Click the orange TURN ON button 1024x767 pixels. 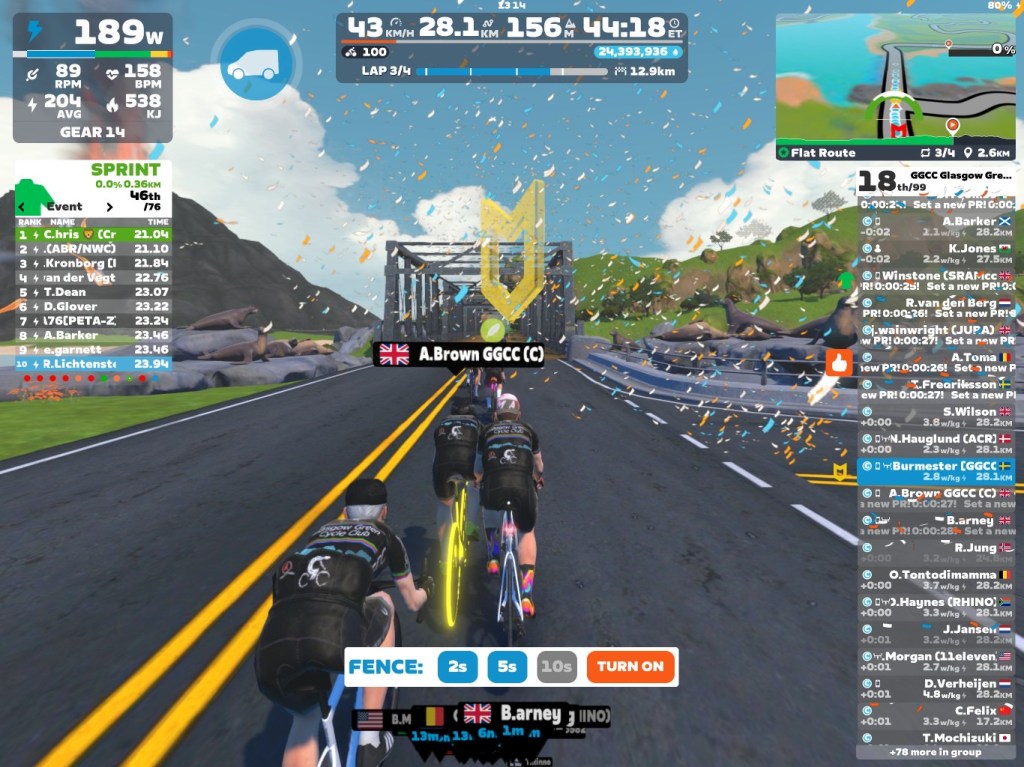631,667
